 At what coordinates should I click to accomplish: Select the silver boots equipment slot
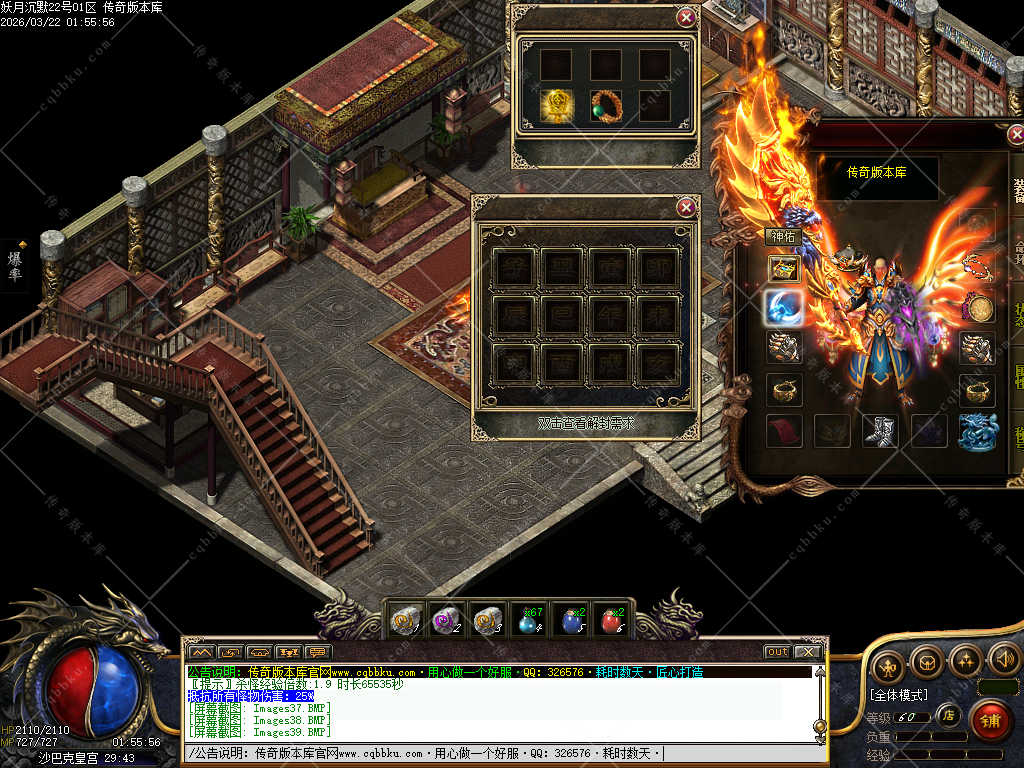pos(880,431)
